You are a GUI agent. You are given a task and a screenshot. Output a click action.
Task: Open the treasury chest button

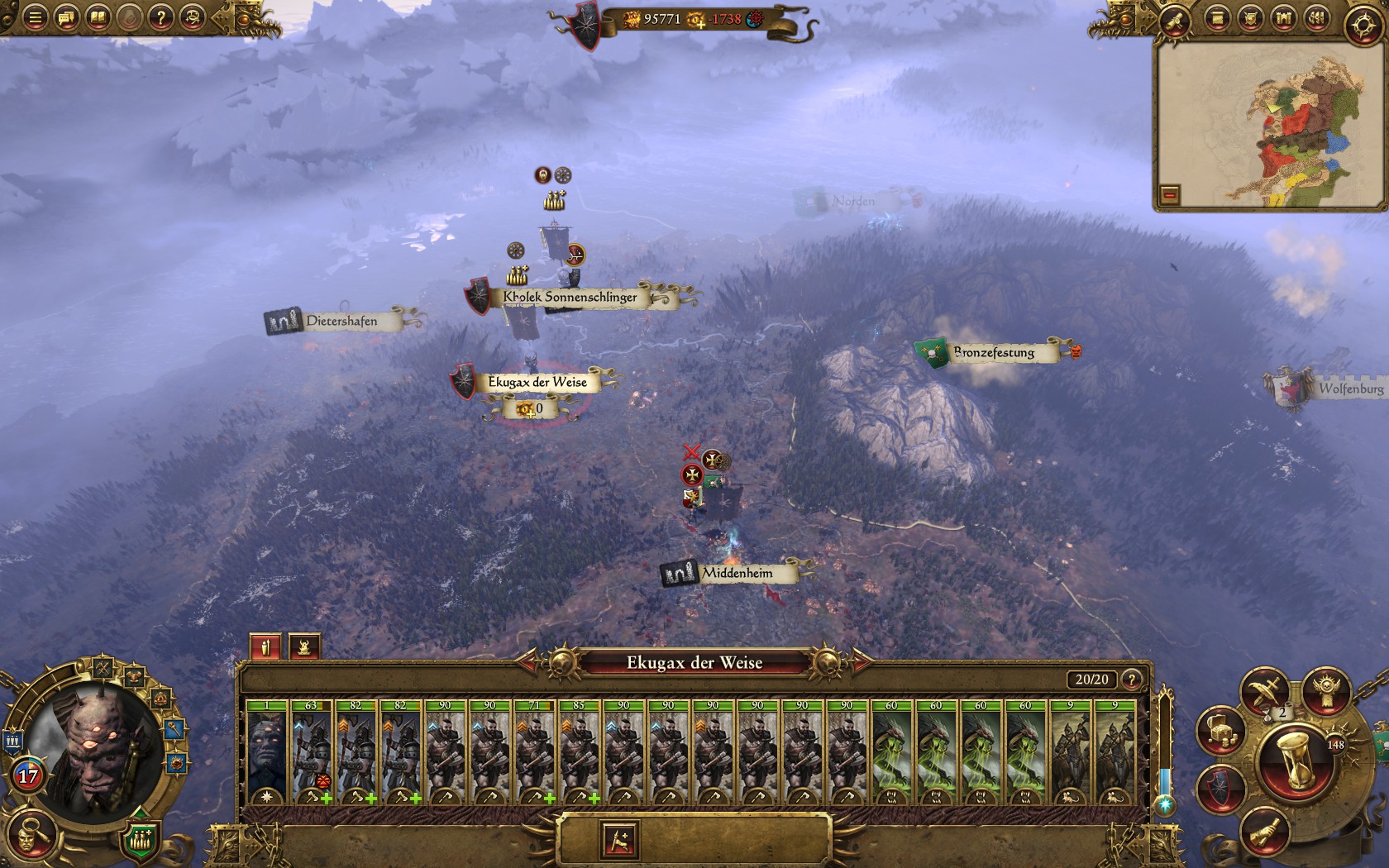1221,731
